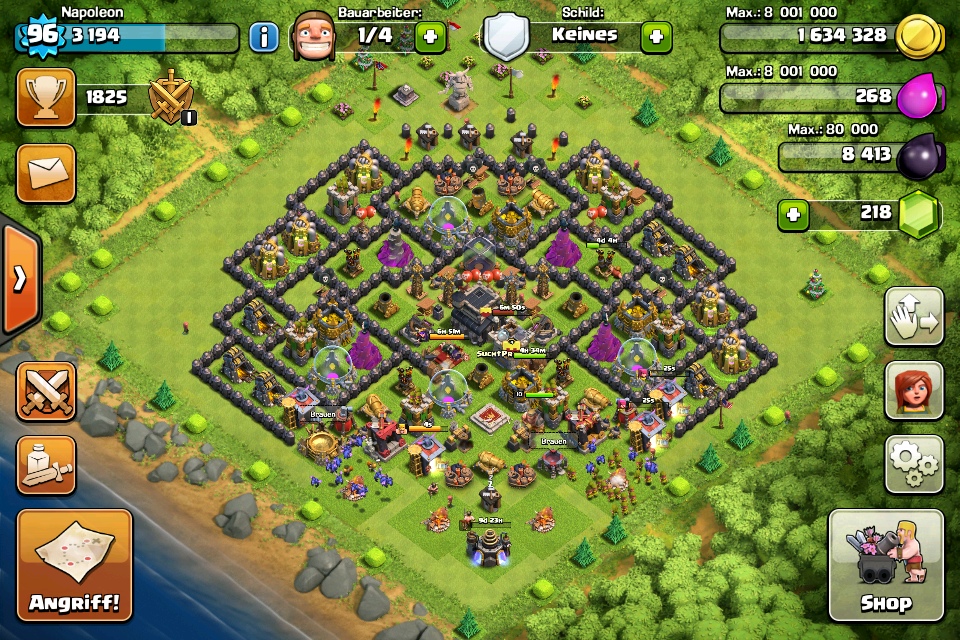960x640 pixels.
Task: Buy a shield with the green plus
Action: (656, 38)
